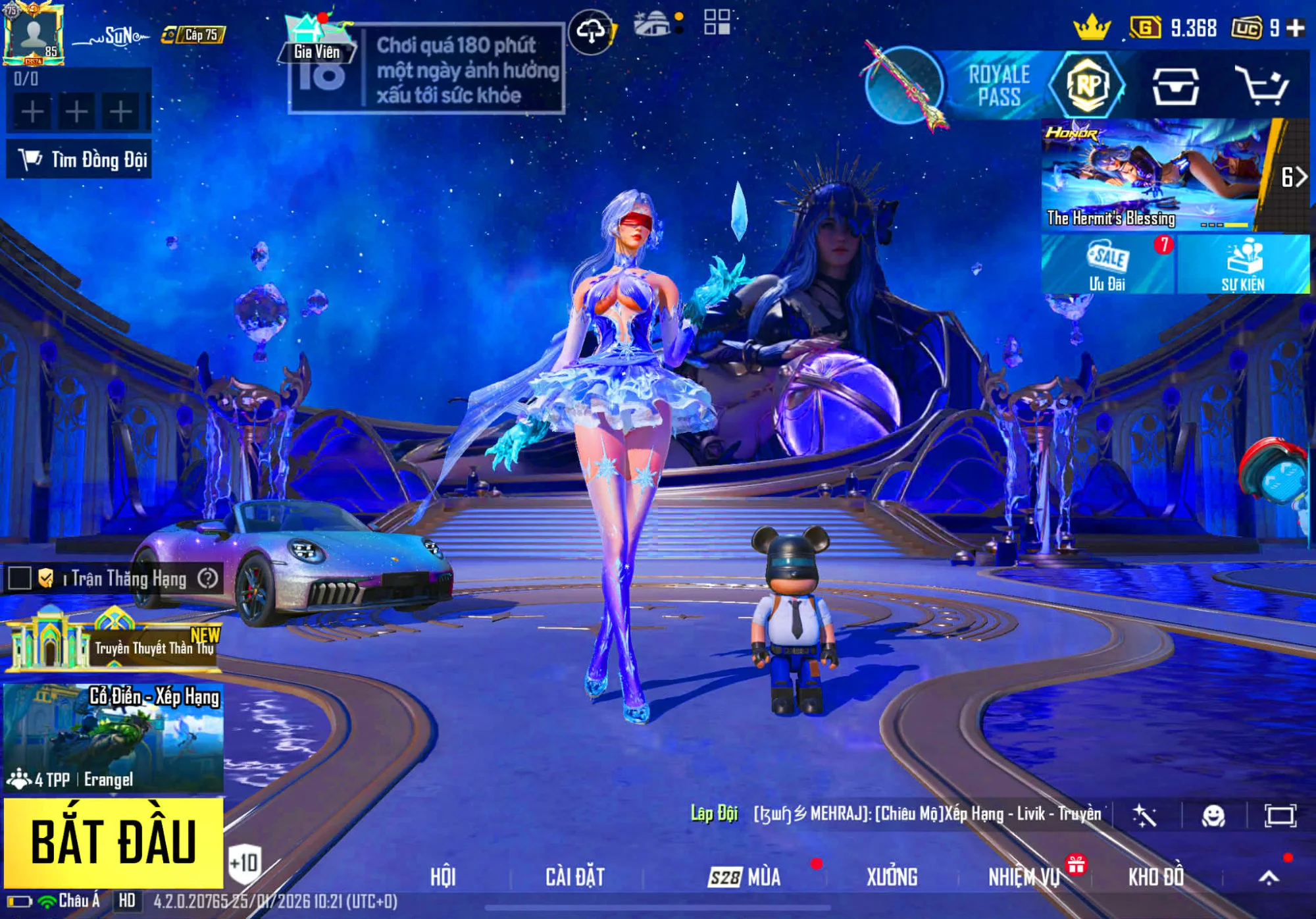This screenshot has width=1316, height=919.
Task: Open Nhiệm Vụ missions
Action: tap(1024, 877)
